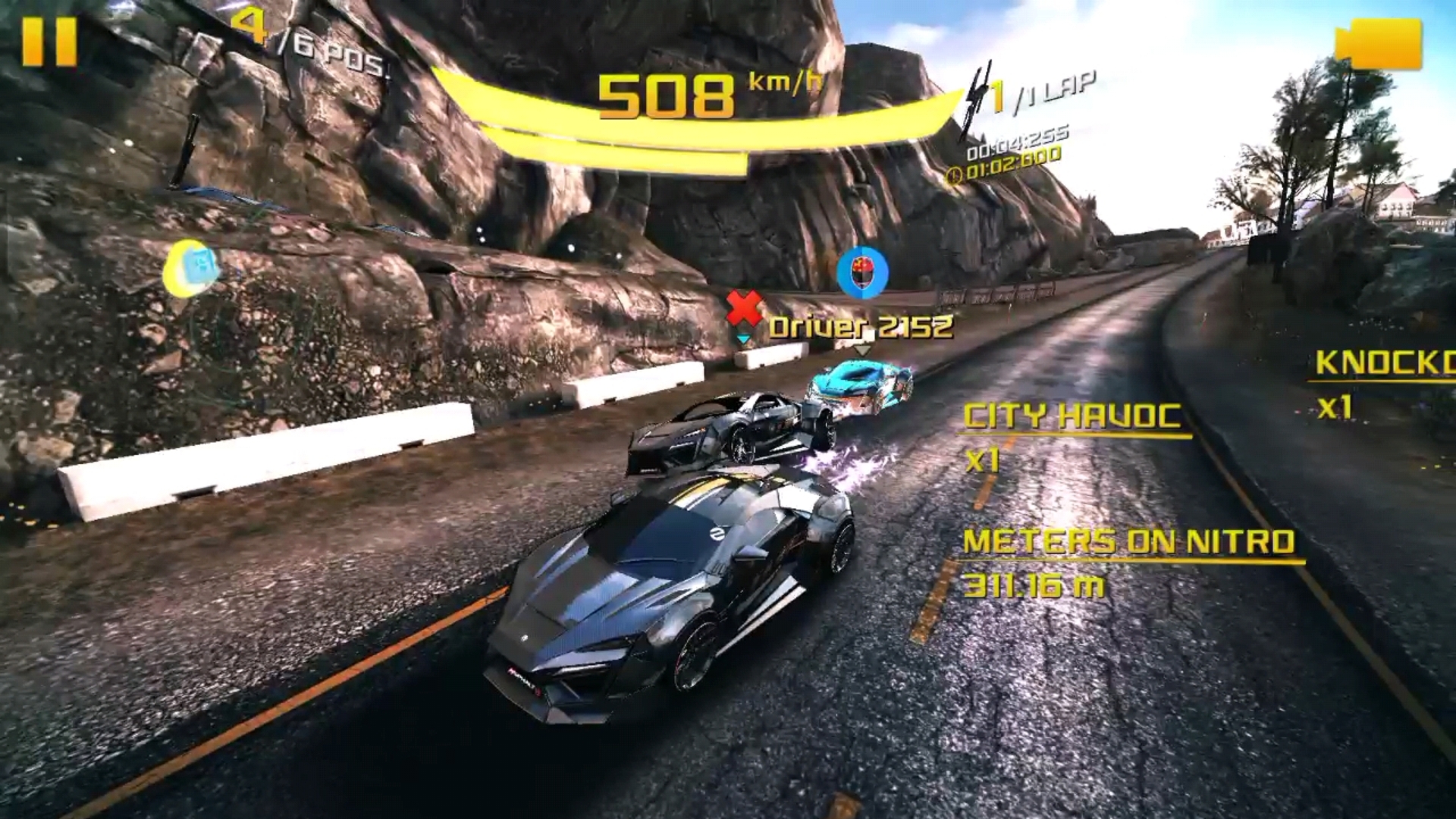Switch the camera view
The width and height of the screenshot is (1456, 819).
coord(1378,44)
